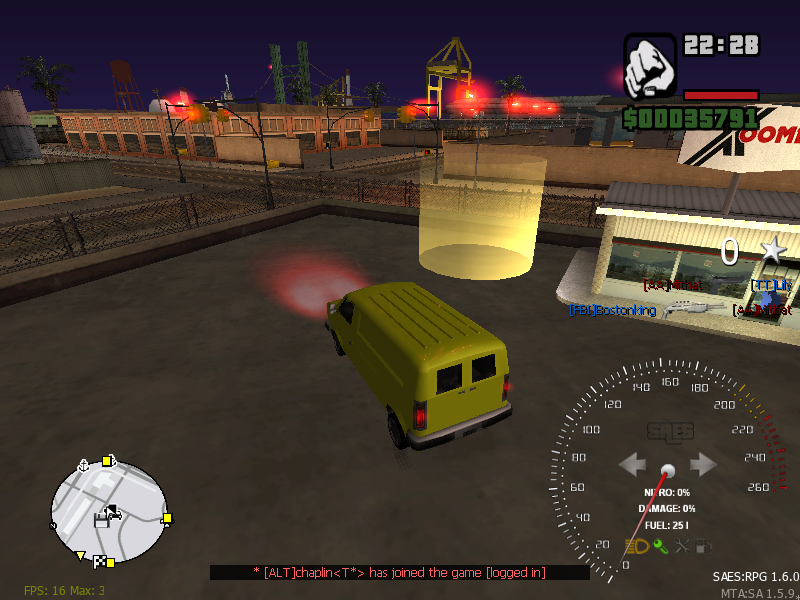Click the save disk blip on the radar
This screenshot has width=800, height=600.
(x=100, y=519)
